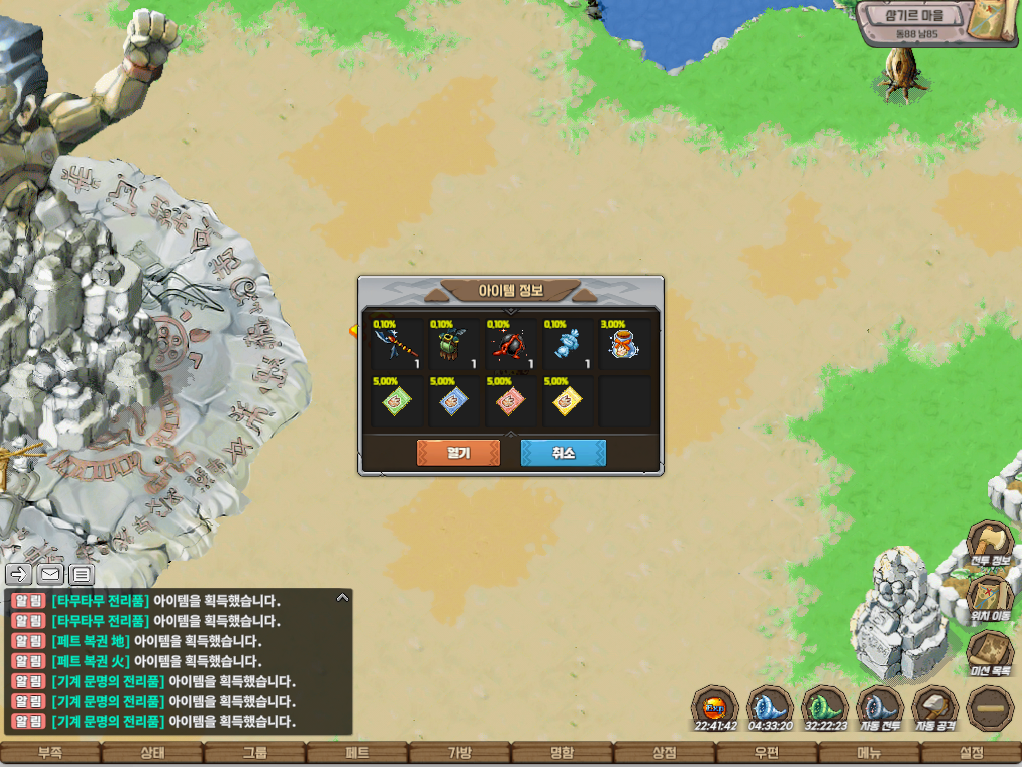This screenshot has width=1022, height=767.
Task: Toggle 자동 전투 auto battle
Action: click(880, 708)
